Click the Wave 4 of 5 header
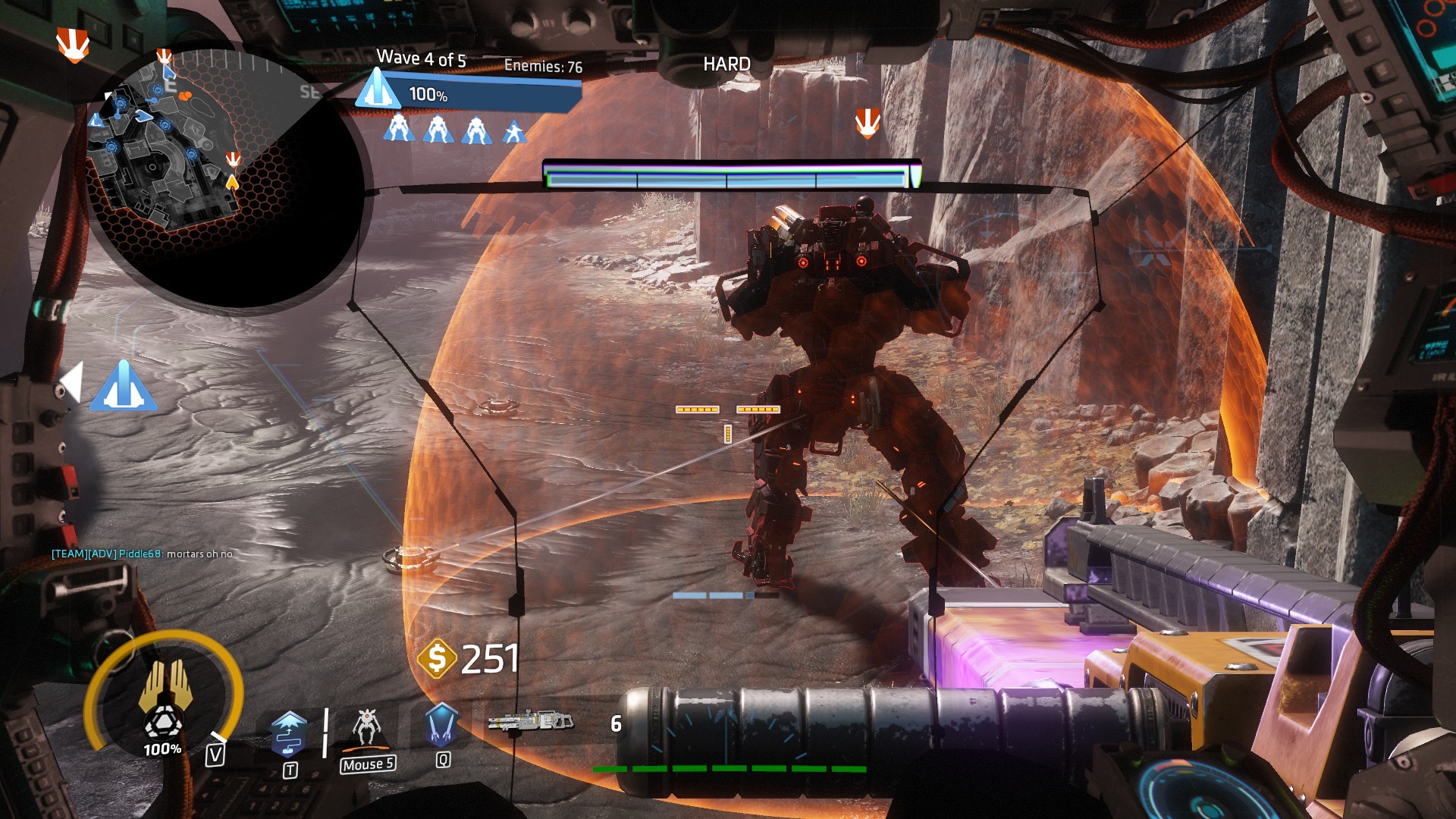 coord(422,57)
